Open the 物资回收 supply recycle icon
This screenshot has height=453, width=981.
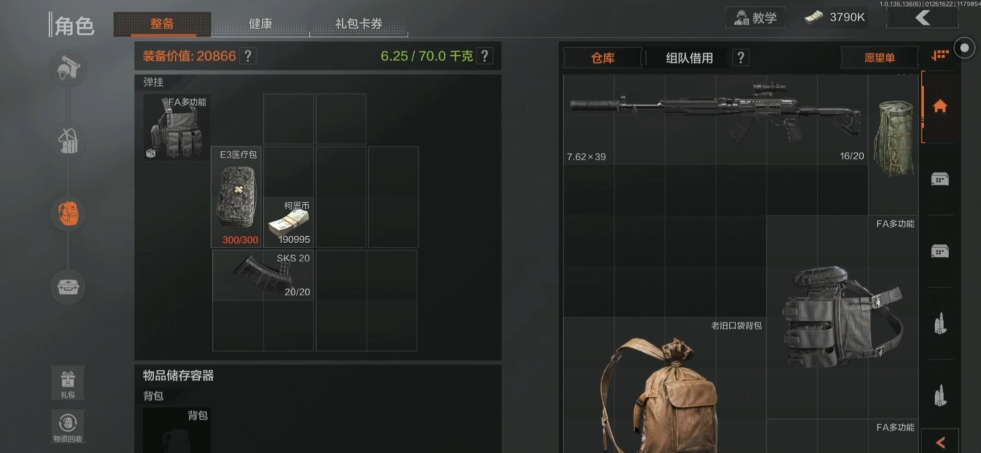[x=68, y=425]
